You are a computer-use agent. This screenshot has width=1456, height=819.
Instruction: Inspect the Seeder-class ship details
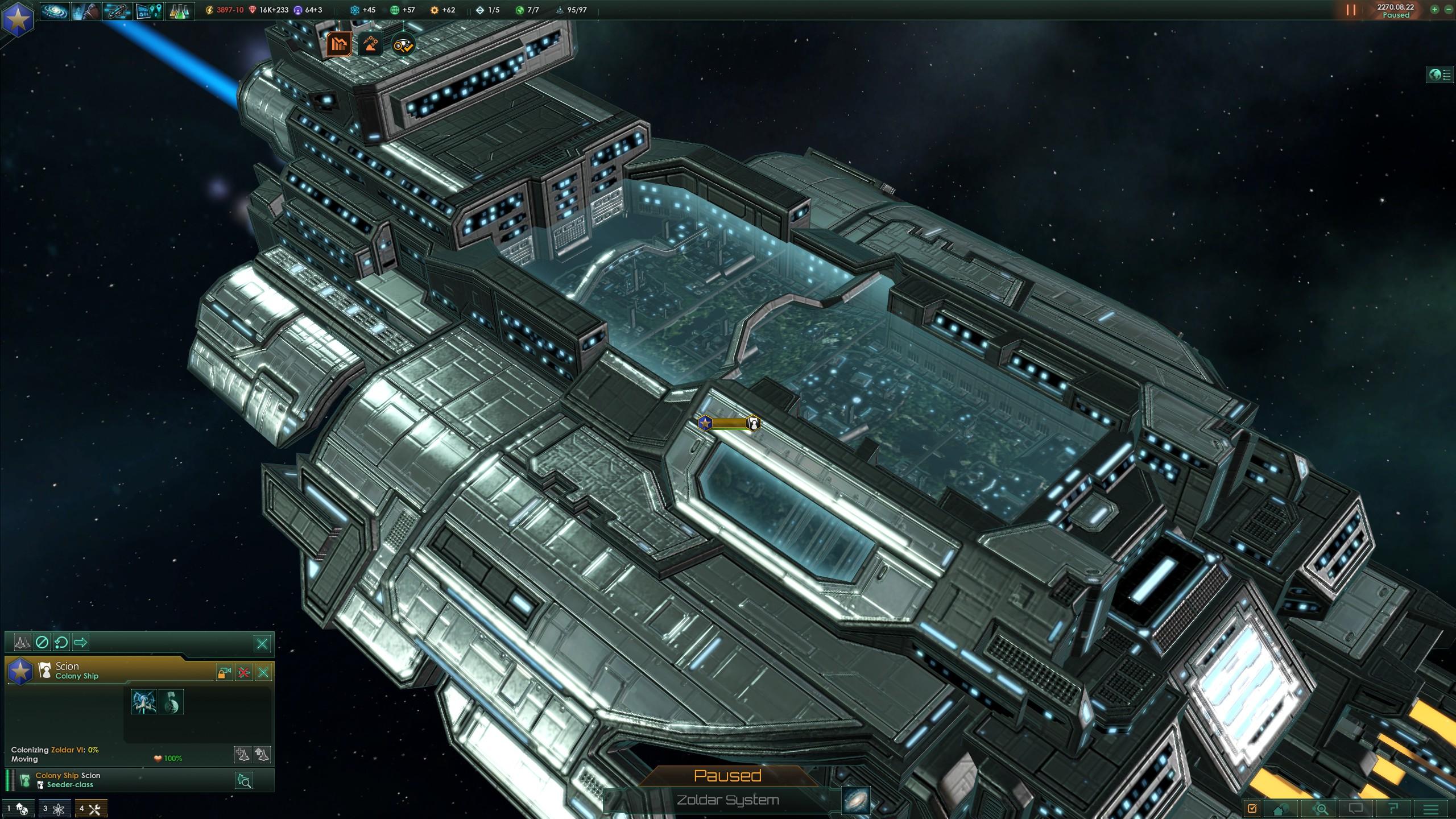(244, 780)
